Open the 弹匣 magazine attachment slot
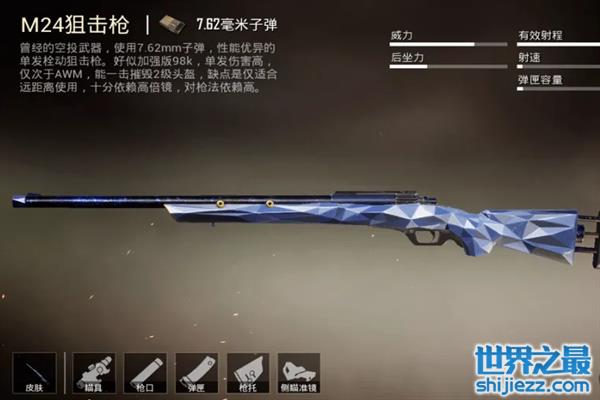 (196, 372)
